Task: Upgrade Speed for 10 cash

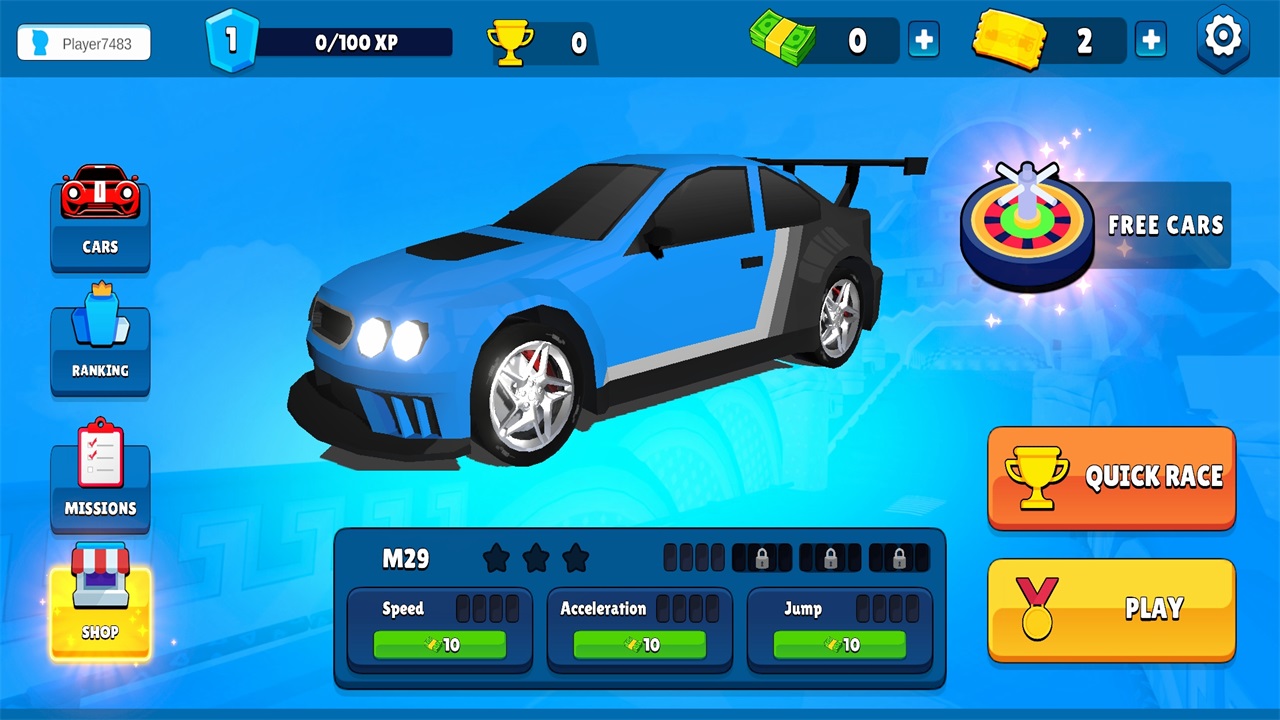Action: click(440, 645)
